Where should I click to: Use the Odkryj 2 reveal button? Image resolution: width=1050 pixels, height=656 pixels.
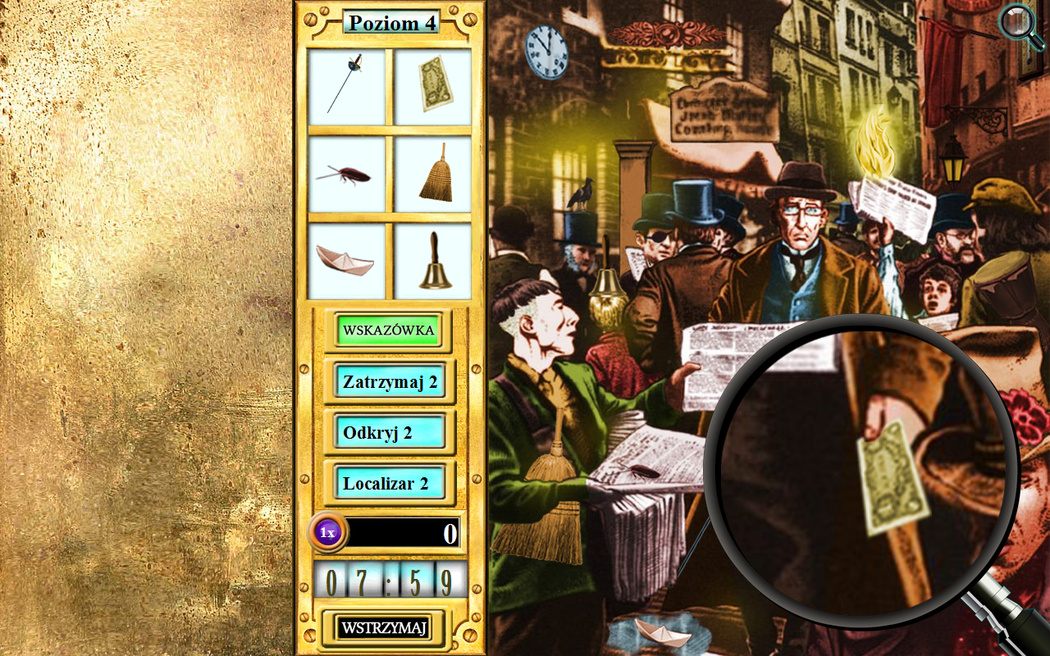tap(390, 433)
